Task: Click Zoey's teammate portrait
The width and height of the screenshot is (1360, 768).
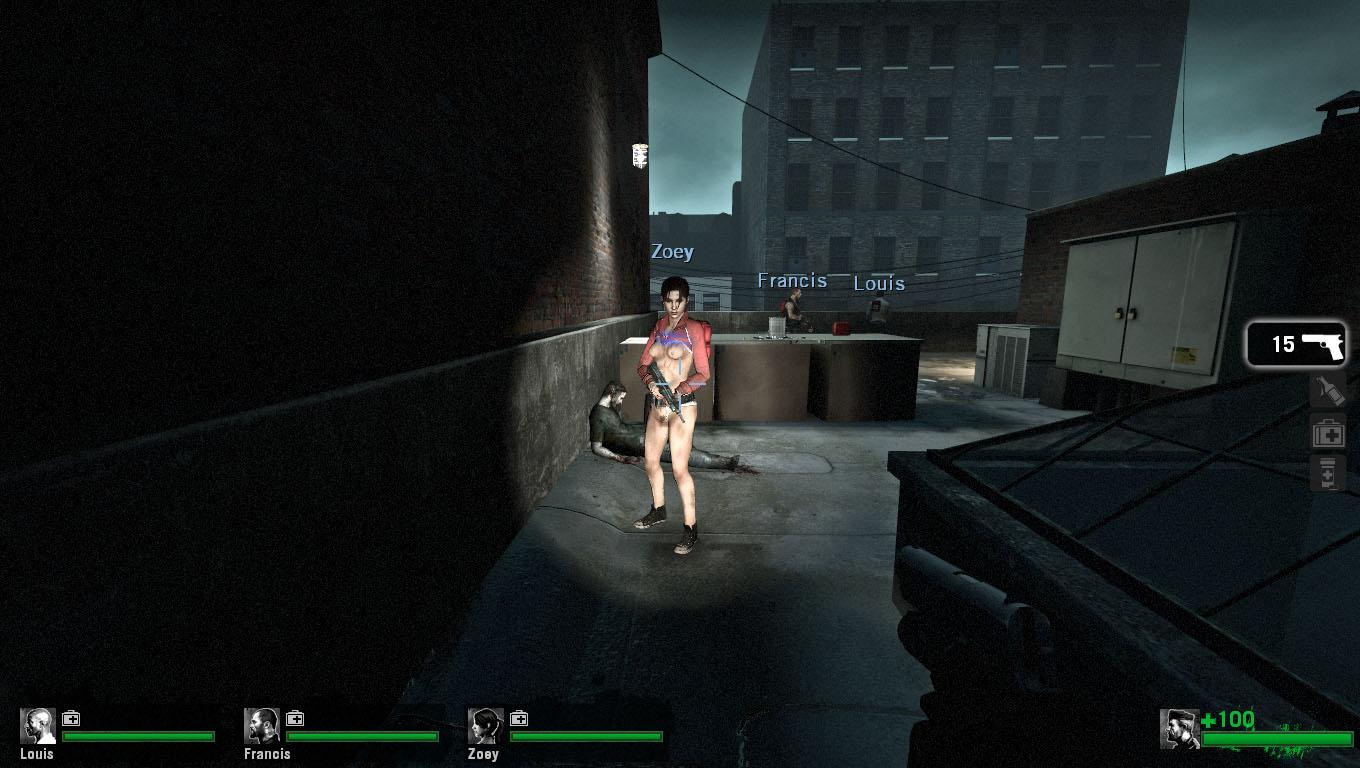Action: pyautogui.click(x=486, y=726)
